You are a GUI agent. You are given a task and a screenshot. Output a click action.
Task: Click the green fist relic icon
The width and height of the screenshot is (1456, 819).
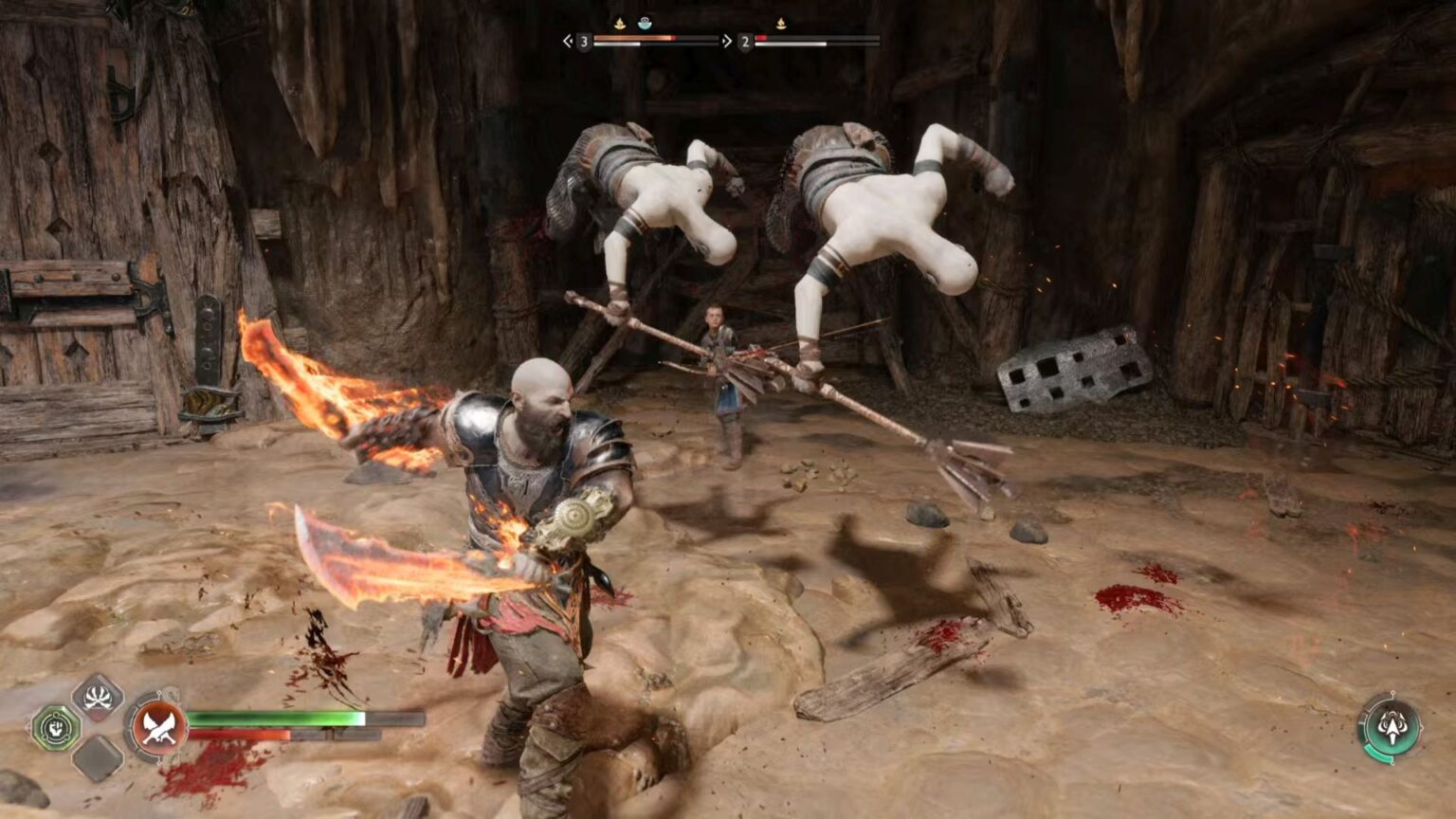coord(55,725)
